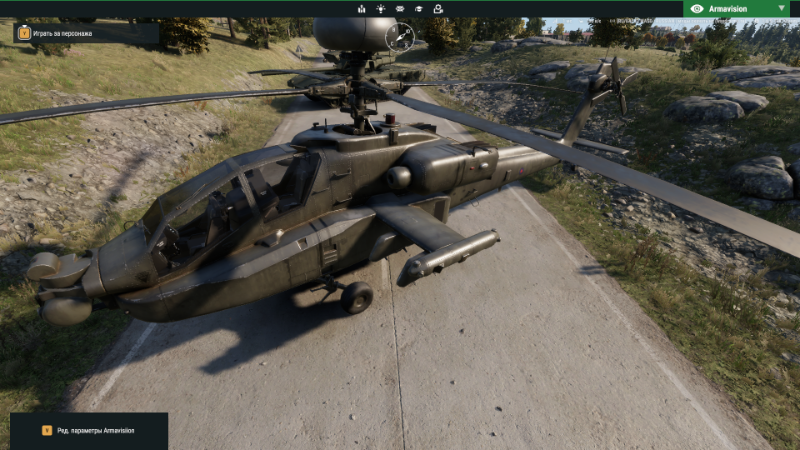Click the podium-shaped icon in top bar
This screenshot has height=450, width=800.
[x=362, y=8]
